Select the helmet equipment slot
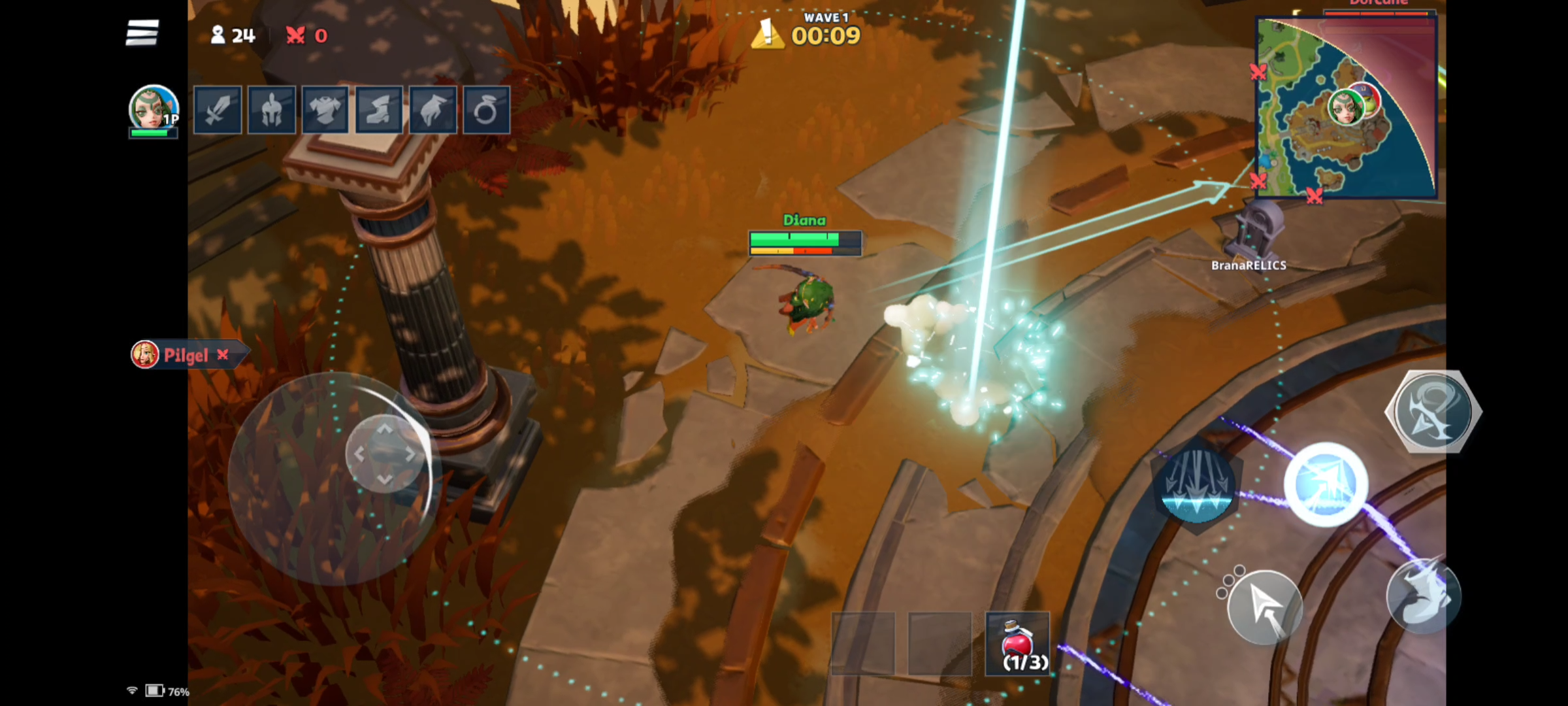 point(272,110)
